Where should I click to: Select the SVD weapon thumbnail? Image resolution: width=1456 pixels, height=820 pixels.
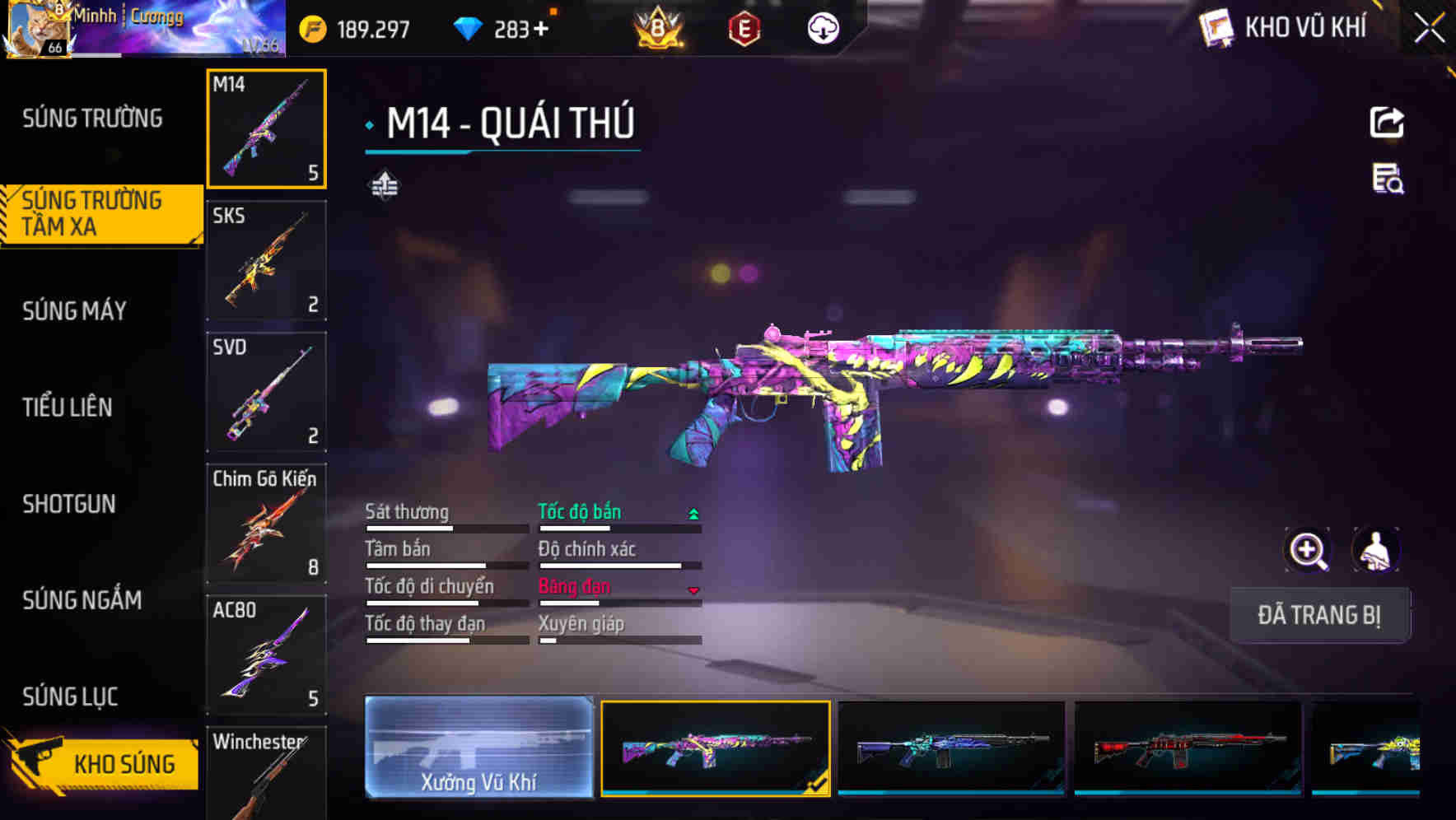[x=267, y=392]
